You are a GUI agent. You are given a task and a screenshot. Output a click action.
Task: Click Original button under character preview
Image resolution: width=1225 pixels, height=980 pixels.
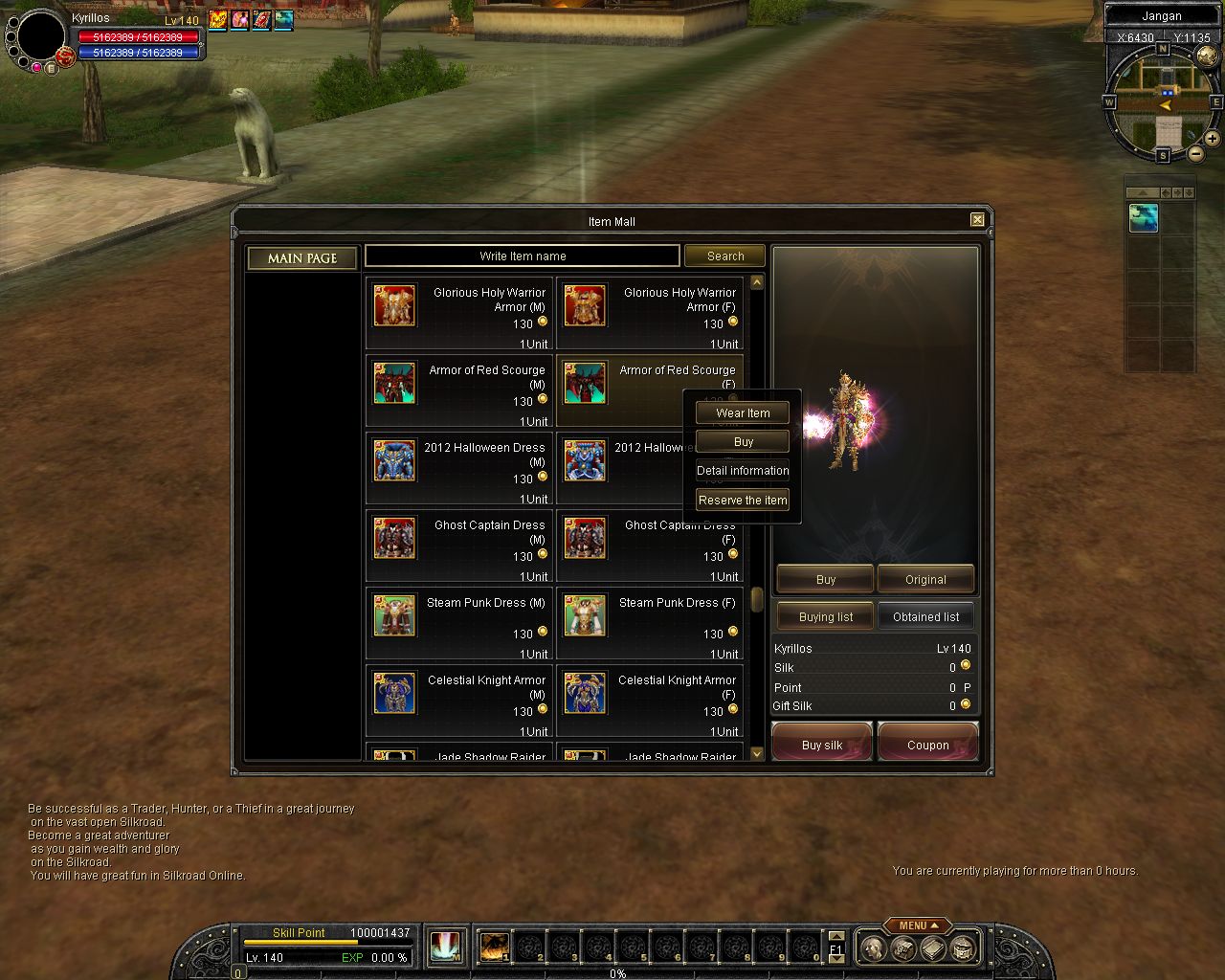pyautogui.click(x=925, y=579)
